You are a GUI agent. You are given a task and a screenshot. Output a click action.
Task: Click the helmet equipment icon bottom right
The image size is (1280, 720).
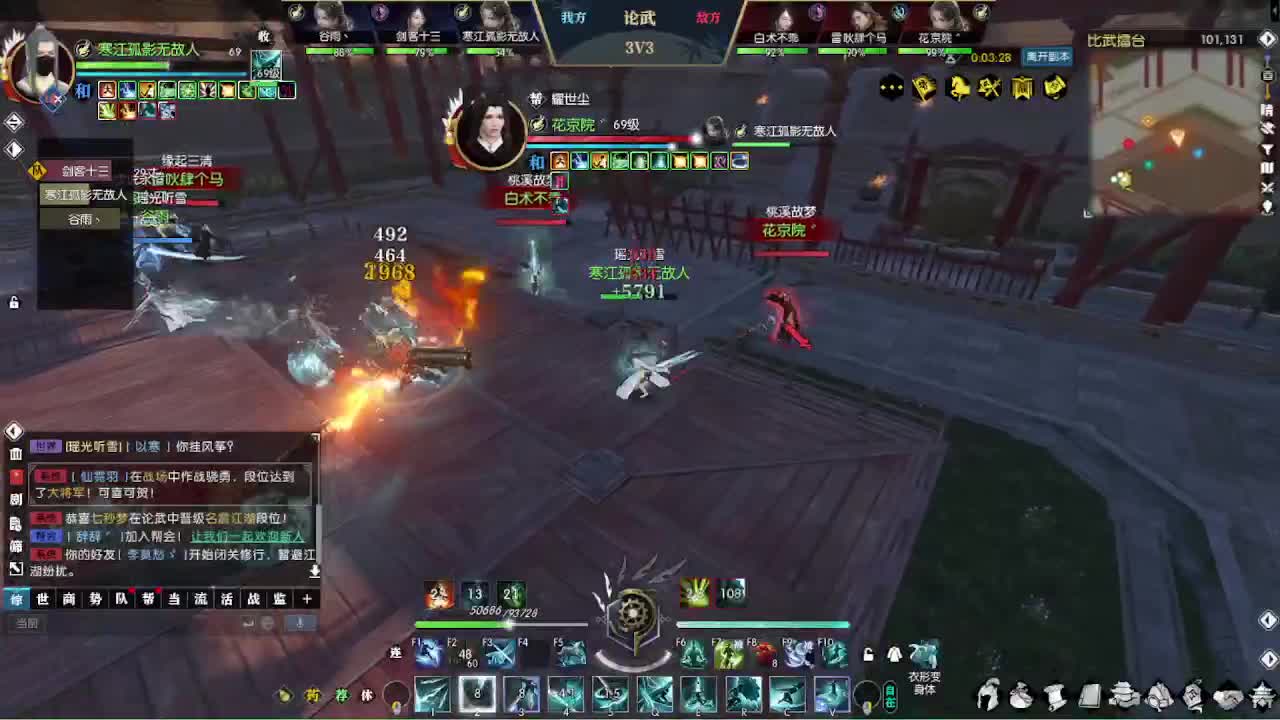point(988,695)
